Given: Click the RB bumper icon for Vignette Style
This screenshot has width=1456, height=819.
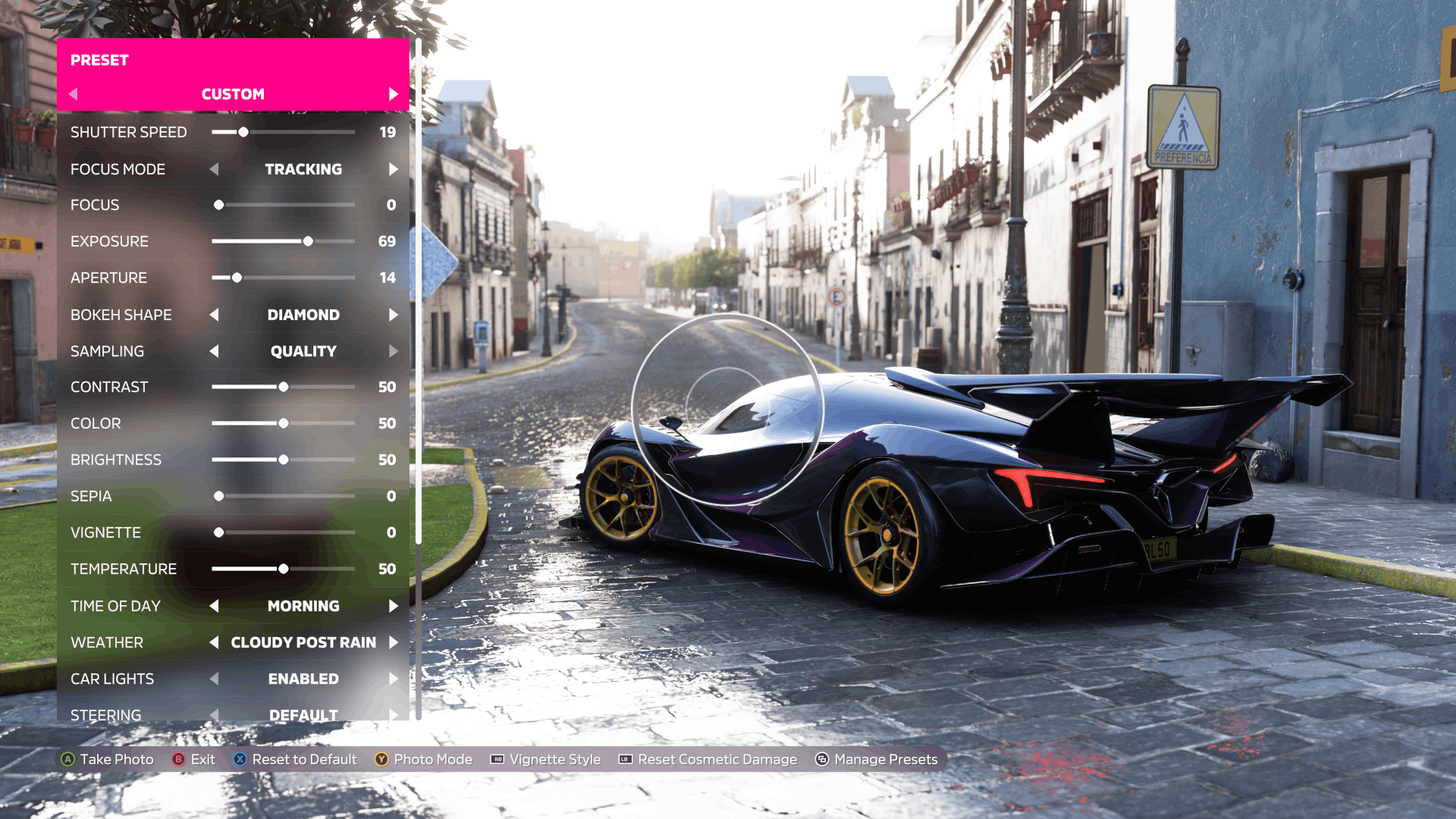Looking at the screenshot, I should [496, 759].
